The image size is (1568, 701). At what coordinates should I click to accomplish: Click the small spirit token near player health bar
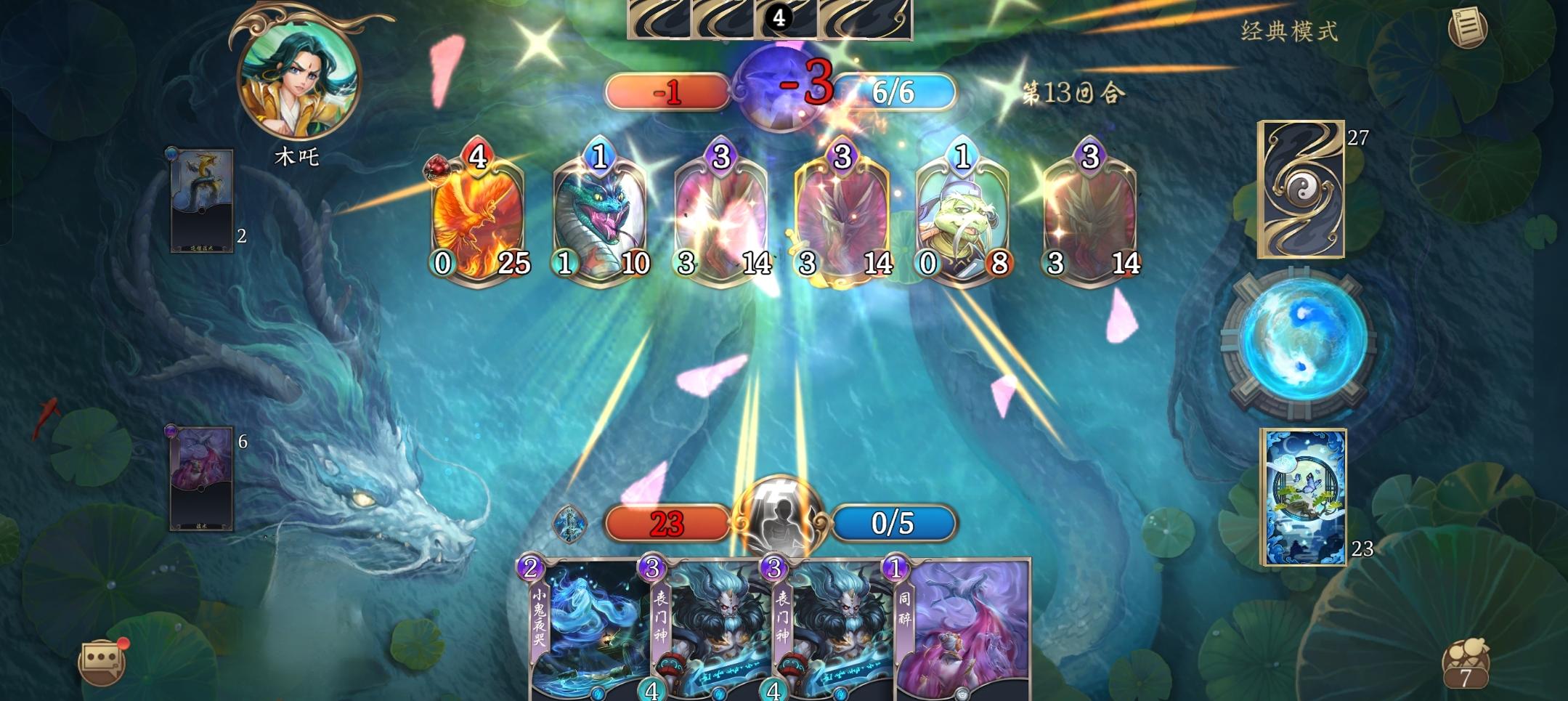point(570,525)
